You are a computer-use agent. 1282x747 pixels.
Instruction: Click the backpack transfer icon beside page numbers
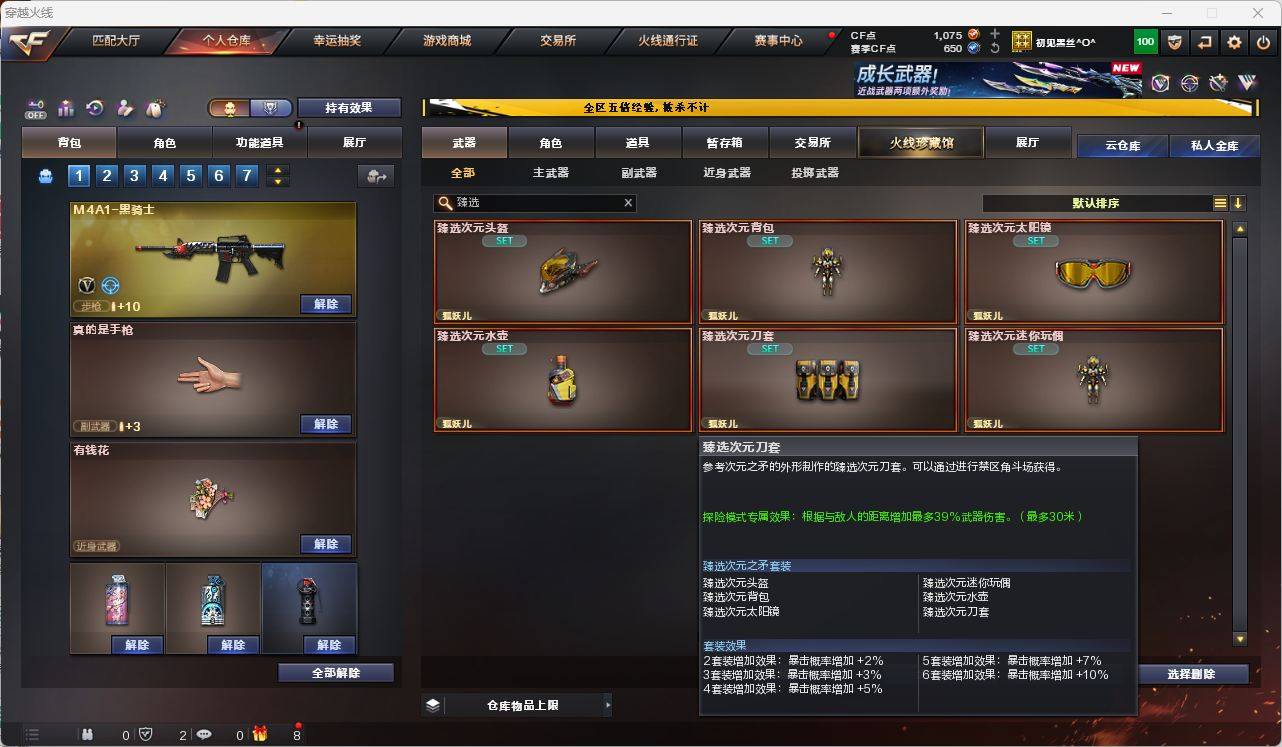click(x=376, y=176)
